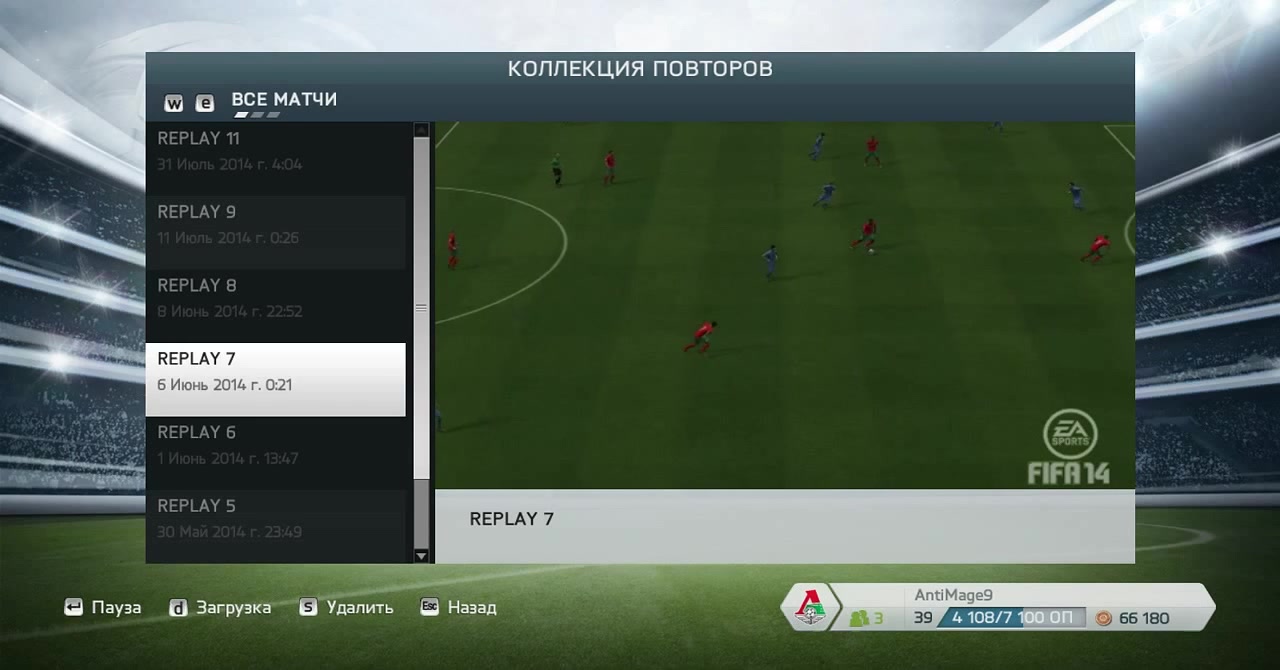Click the replay video preview
Viewport: 1280px width, 670px height.
tap(785, 305)
